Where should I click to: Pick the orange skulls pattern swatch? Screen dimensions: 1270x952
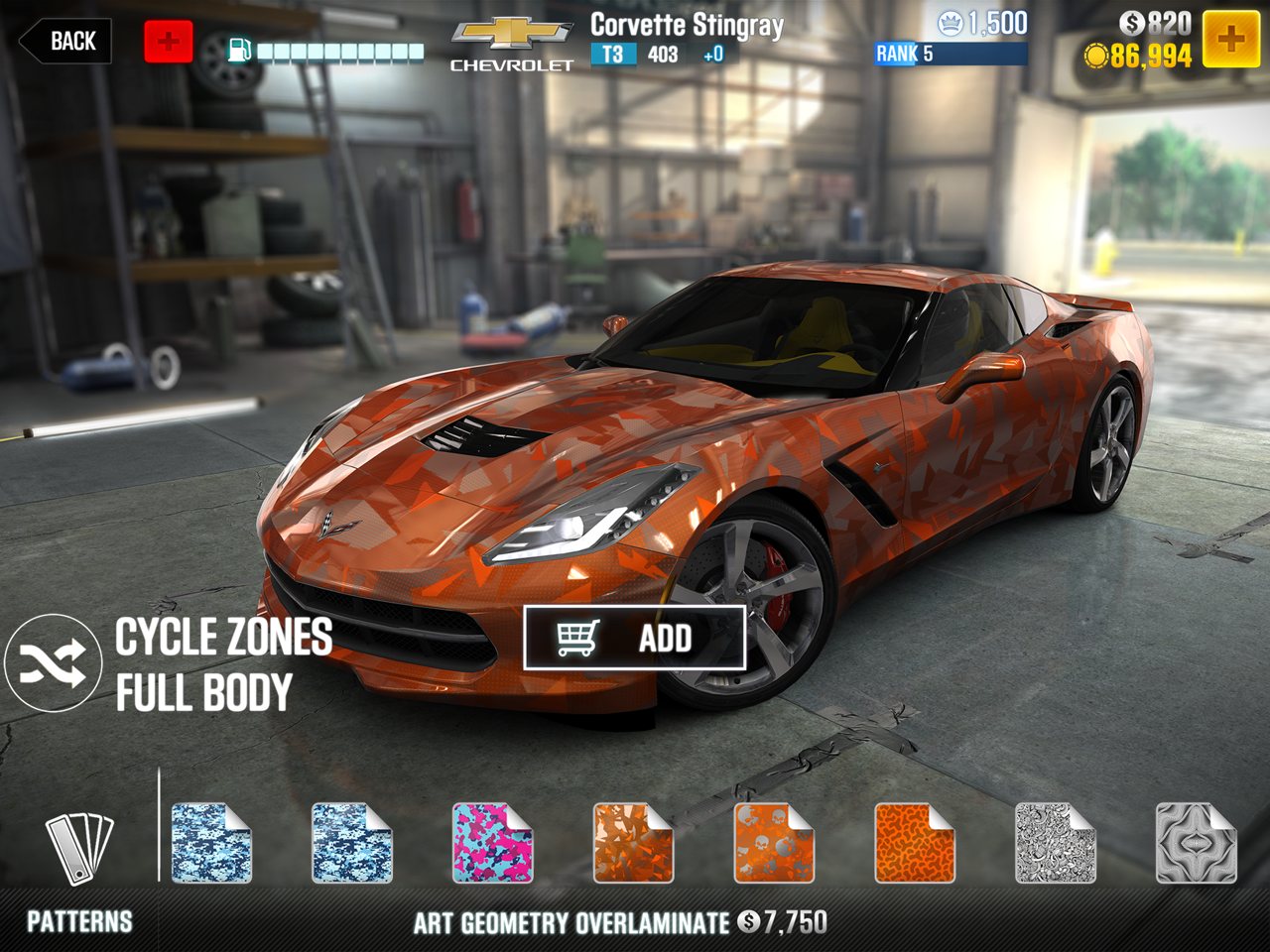pos(774,843)
